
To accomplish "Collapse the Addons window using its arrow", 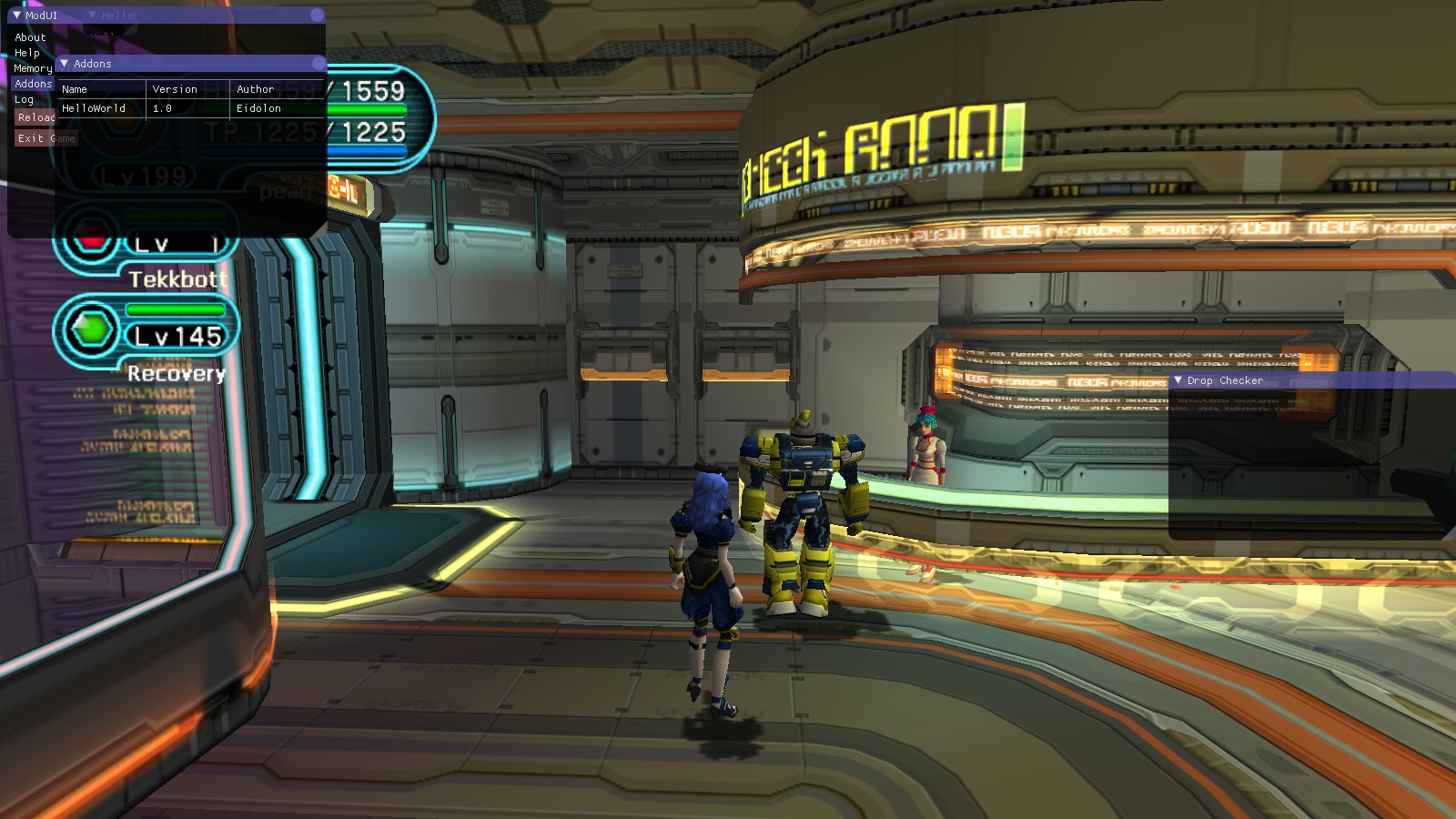I will coord(65,64).
